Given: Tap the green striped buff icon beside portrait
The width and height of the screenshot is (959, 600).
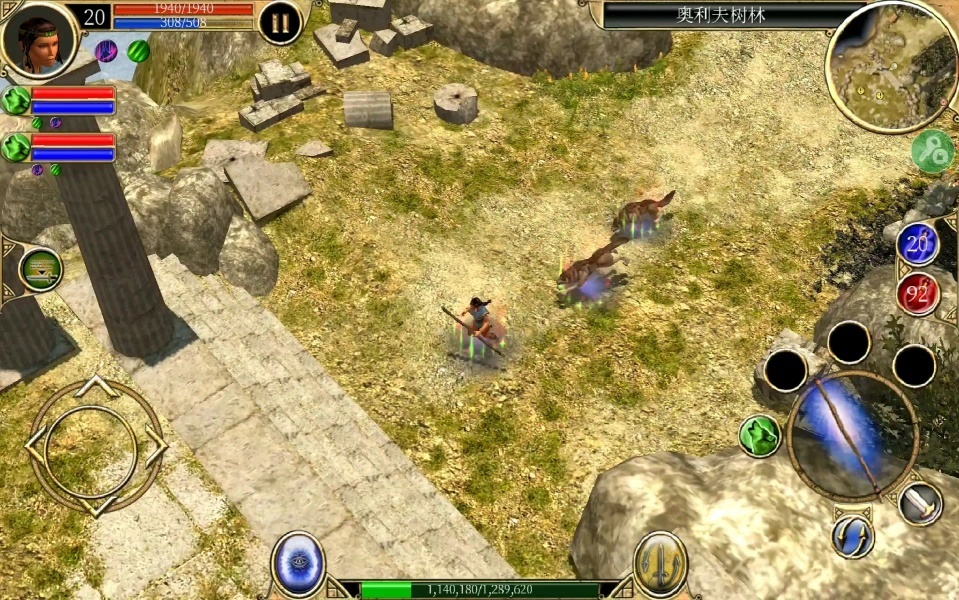Looking at the screenshot, I should 138,51.
